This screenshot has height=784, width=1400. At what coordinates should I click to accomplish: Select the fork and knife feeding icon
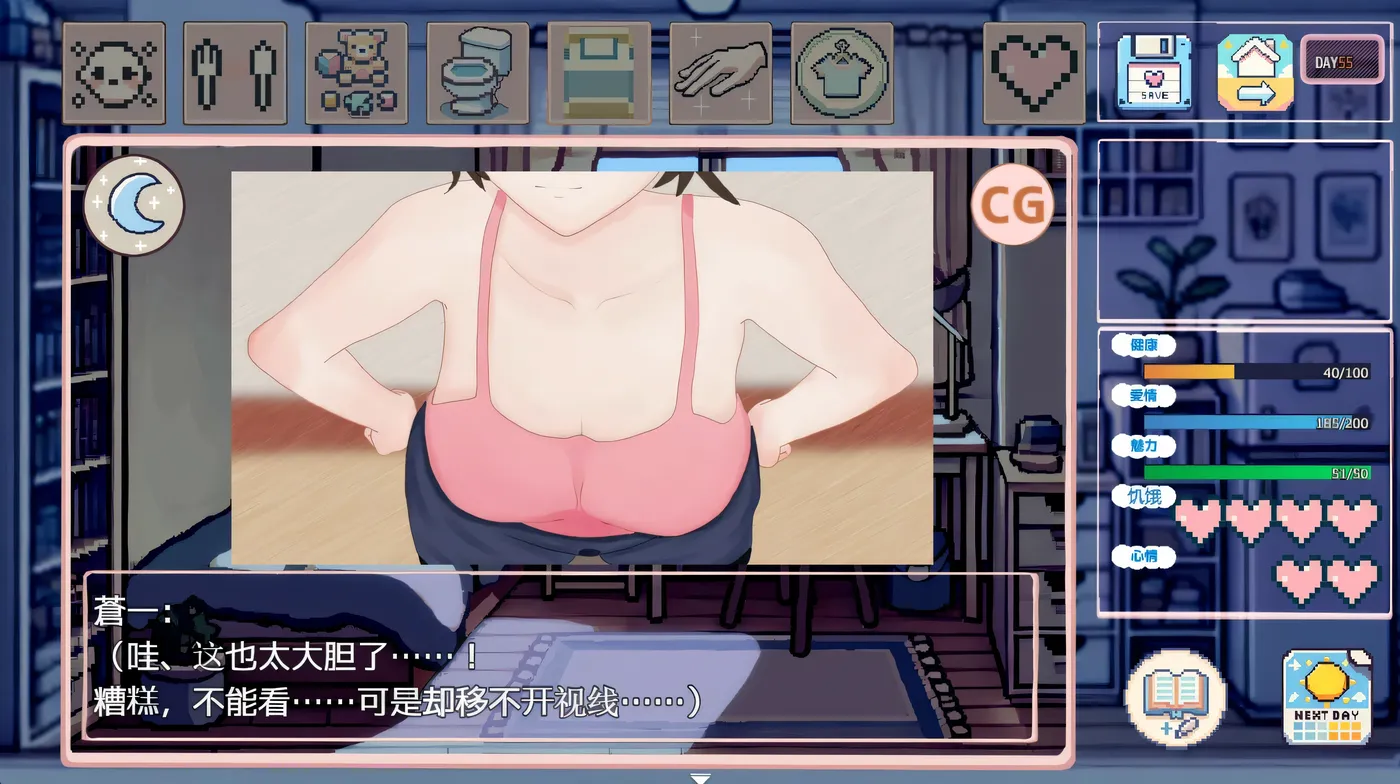235,70
